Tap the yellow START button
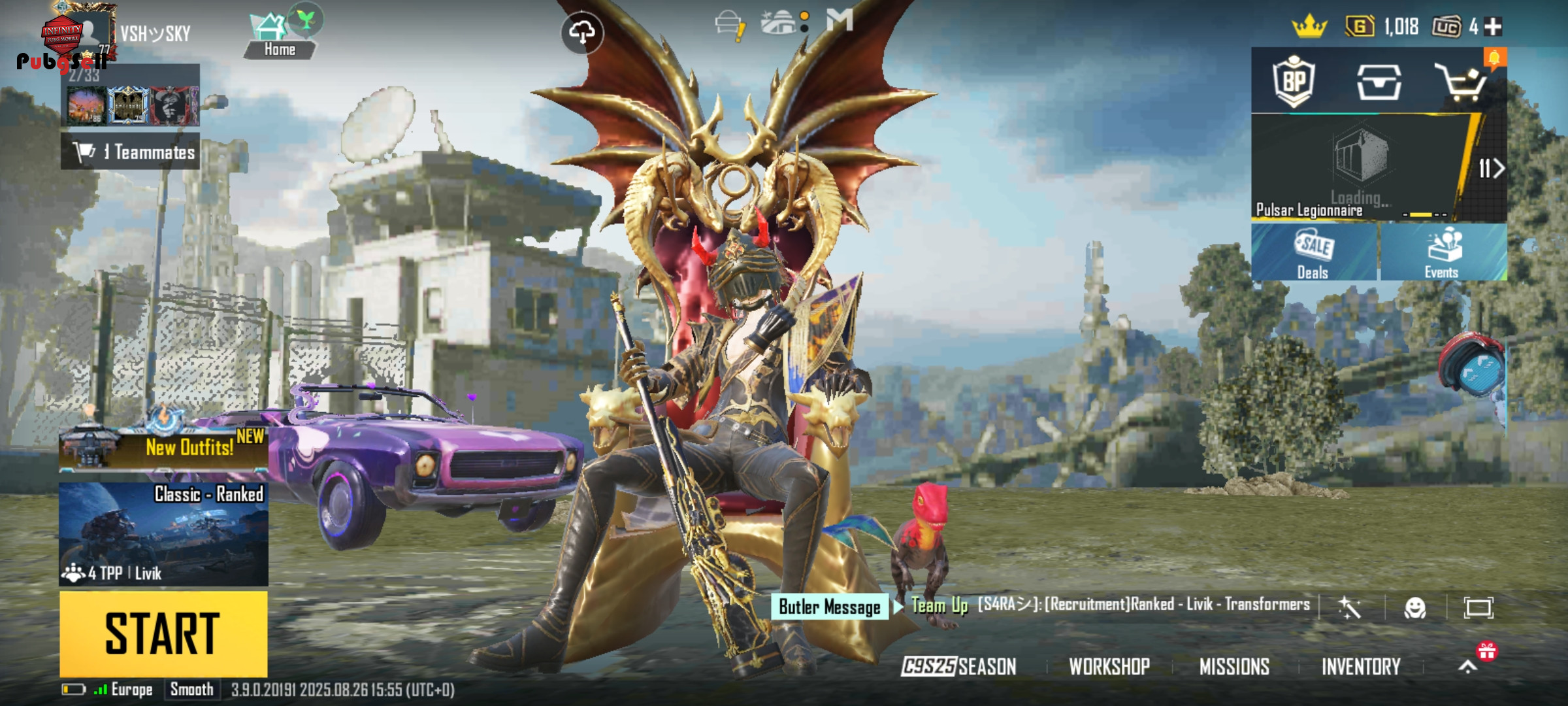This screenshot has height=706, width=1568. click(163, 633)
